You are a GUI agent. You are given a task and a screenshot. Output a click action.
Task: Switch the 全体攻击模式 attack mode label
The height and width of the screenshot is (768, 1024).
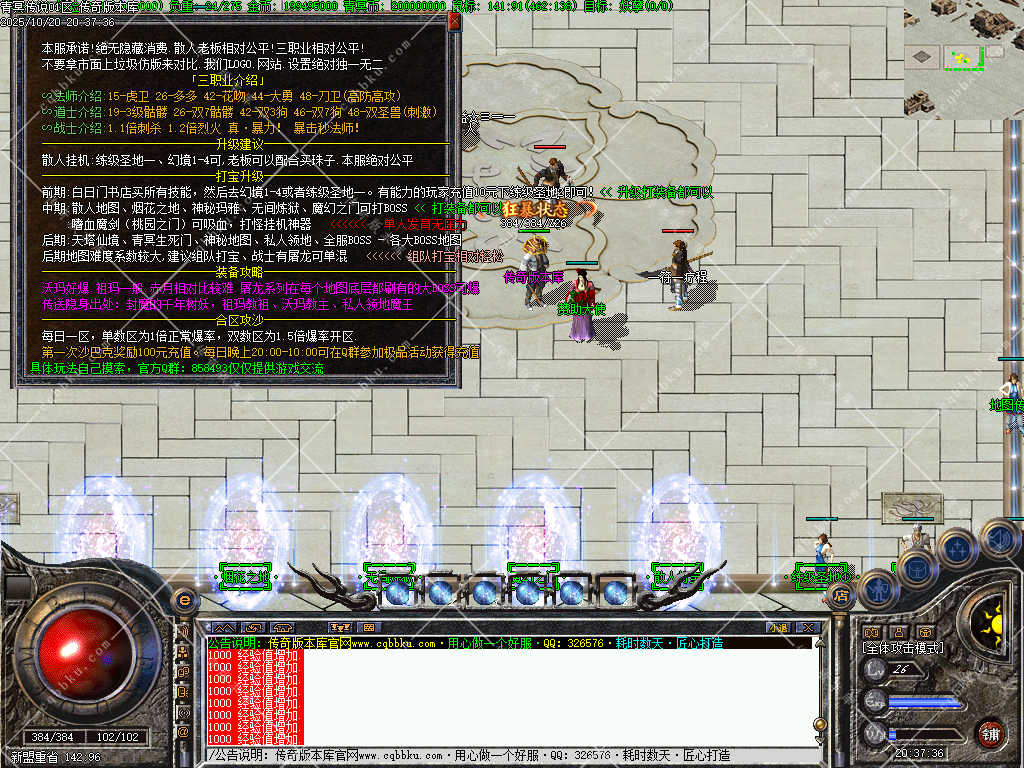[901, 648]
